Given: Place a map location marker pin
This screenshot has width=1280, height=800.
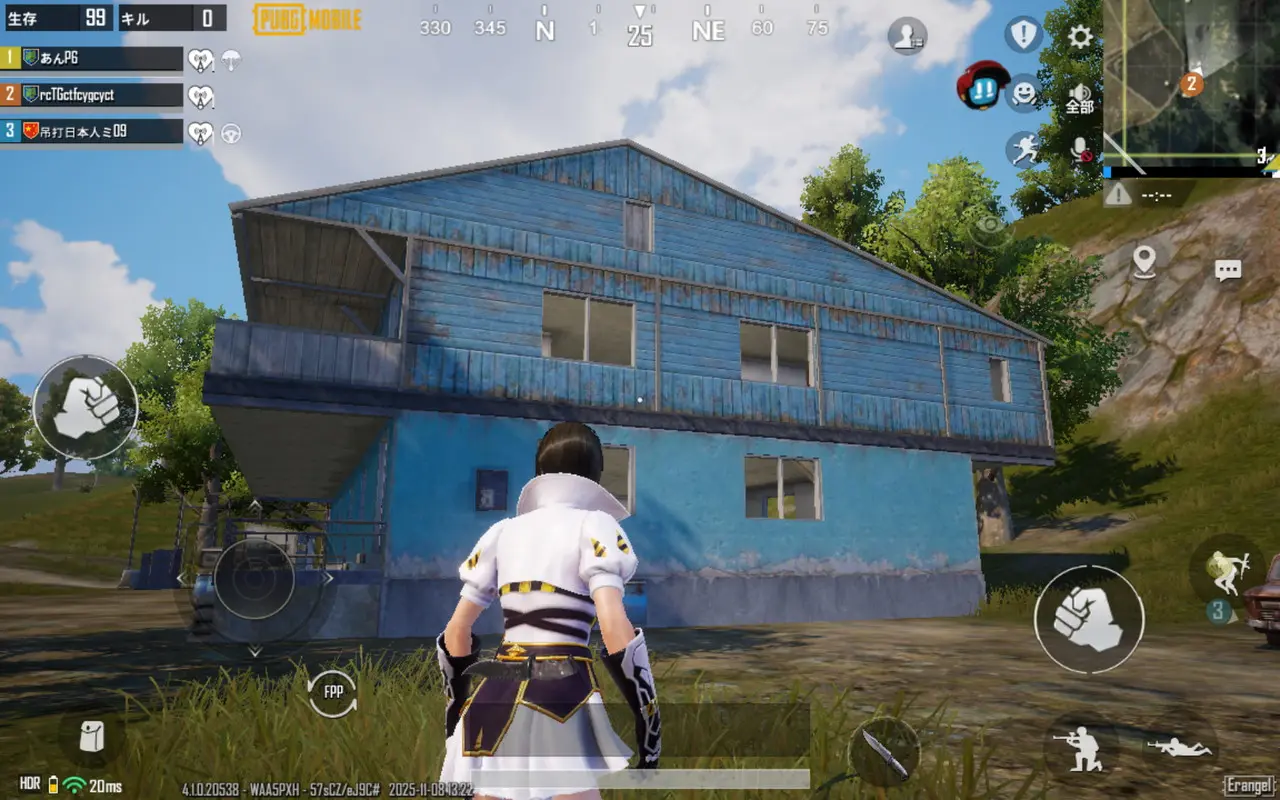Looking at the screenshot, I should coord(1144,261).
